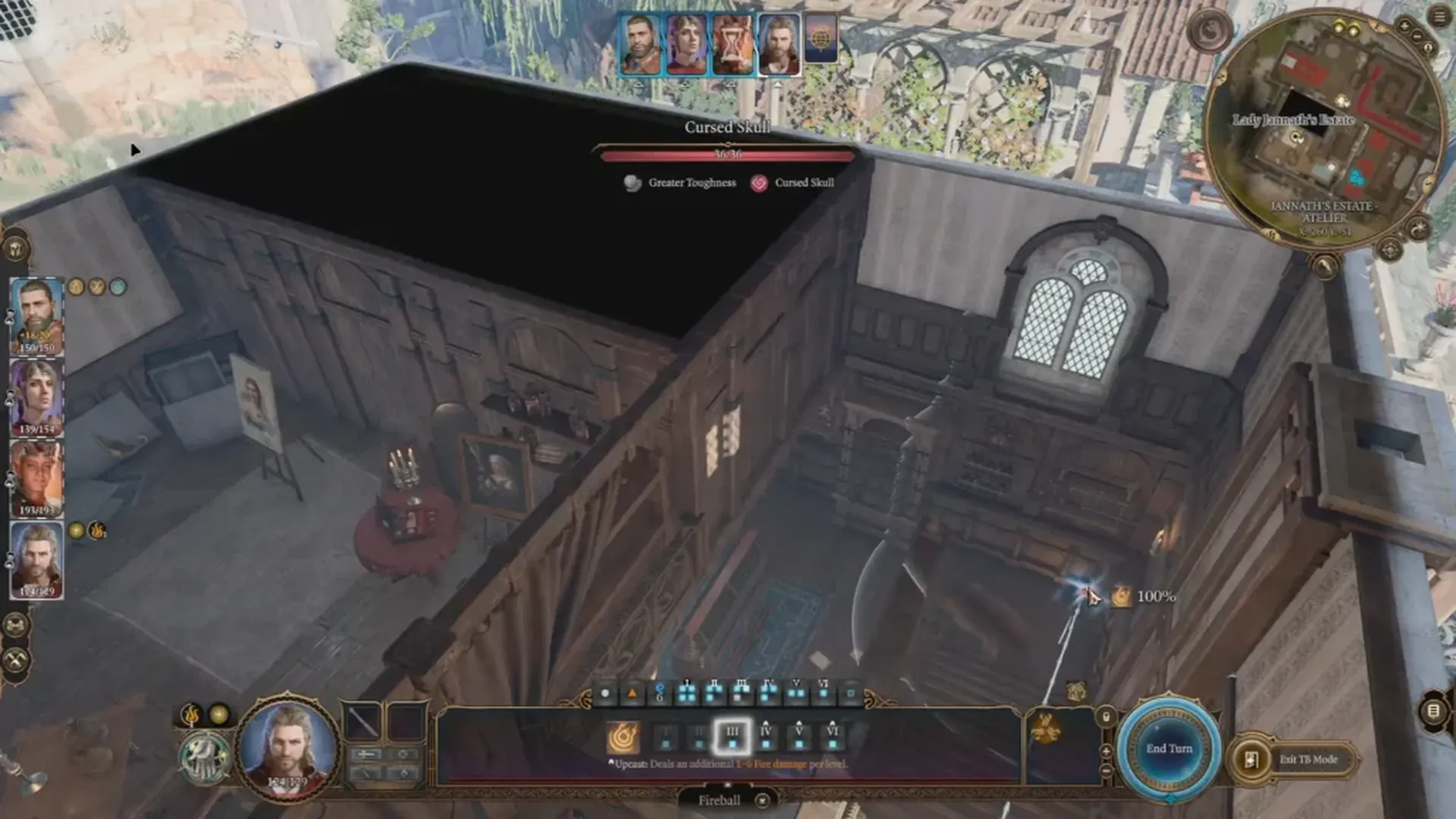Click the minimap zoom-in control
The height and width of the screenshot is (819, 1456).
pos(1404,27)
